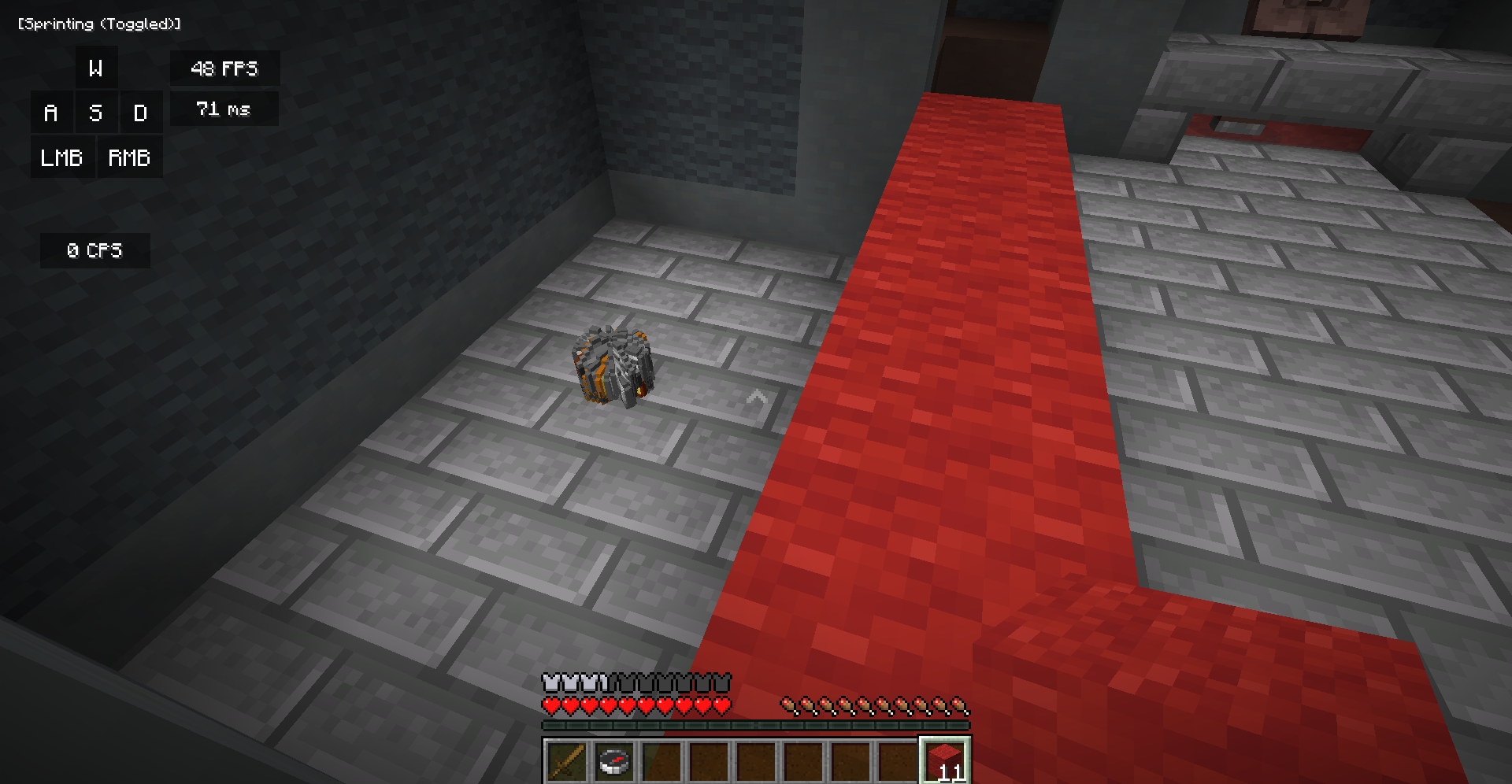This screenshot has width=1512, height=784.
Task: Toggle the W key on the keystrokes overlay
Action: tap(96, 68)
